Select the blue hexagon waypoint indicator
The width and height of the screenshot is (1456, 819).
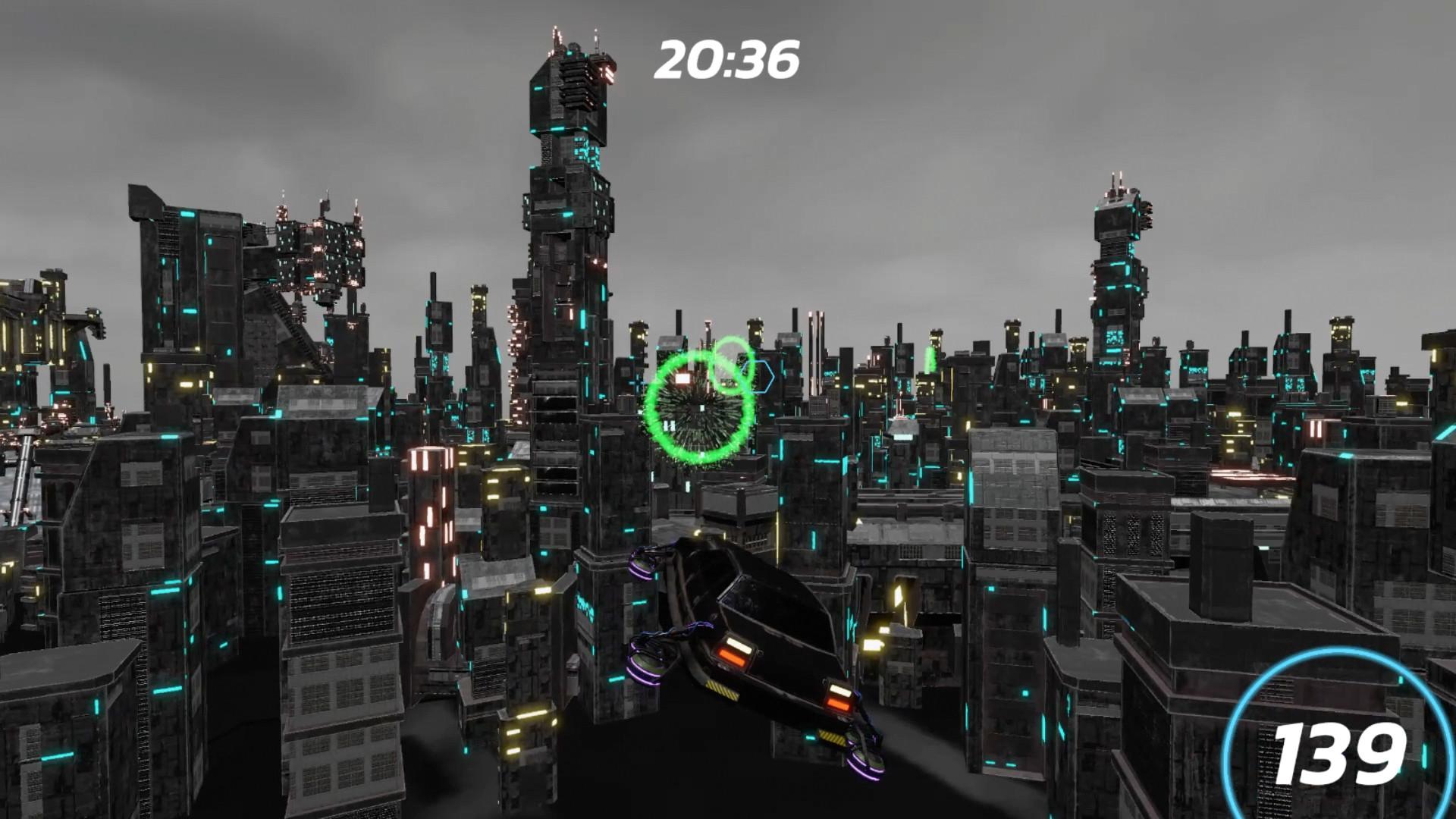[756, 376]
